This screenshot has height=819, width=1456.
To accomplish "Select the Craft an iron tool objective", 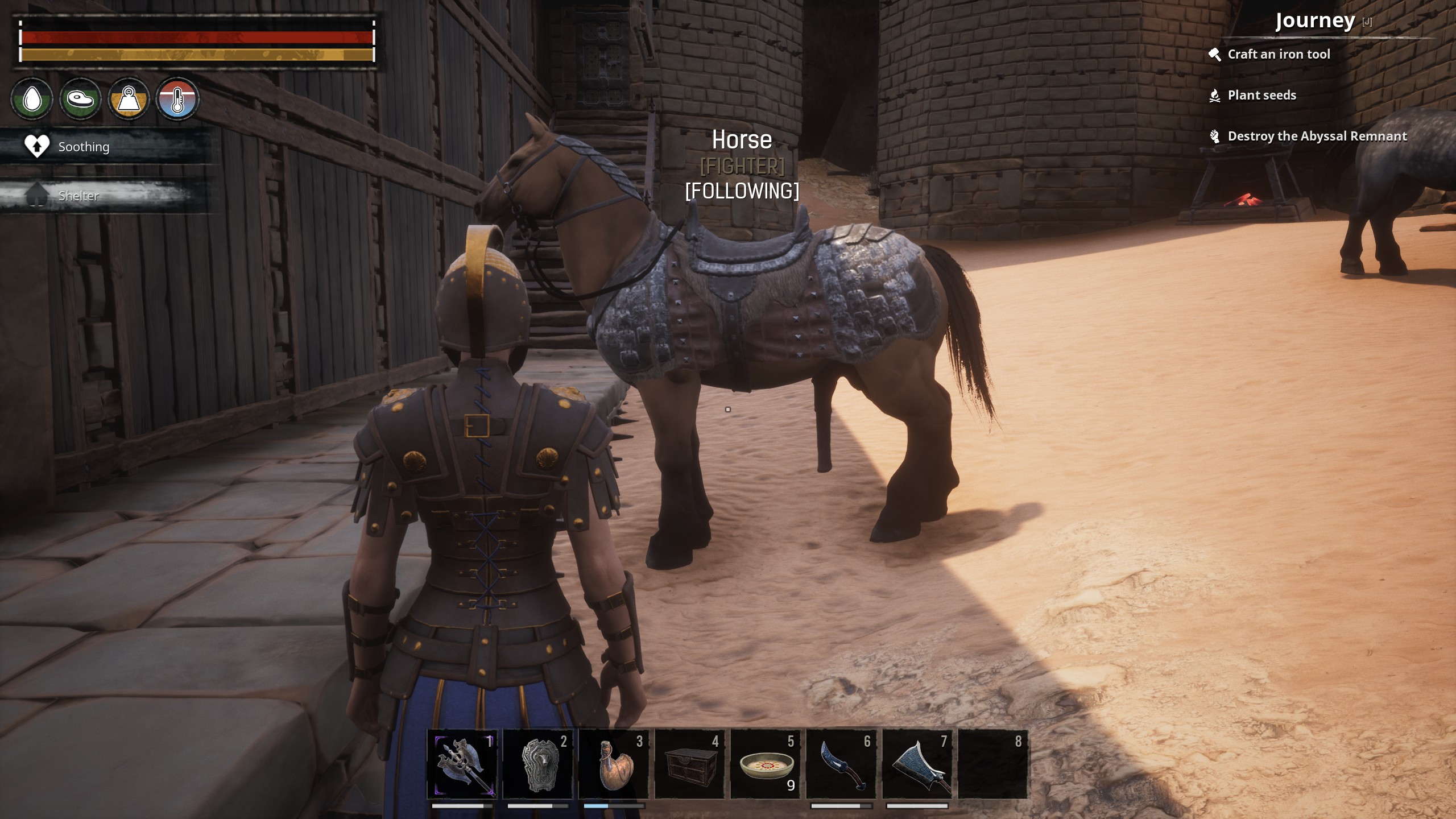I will (x=1278, y=55).
